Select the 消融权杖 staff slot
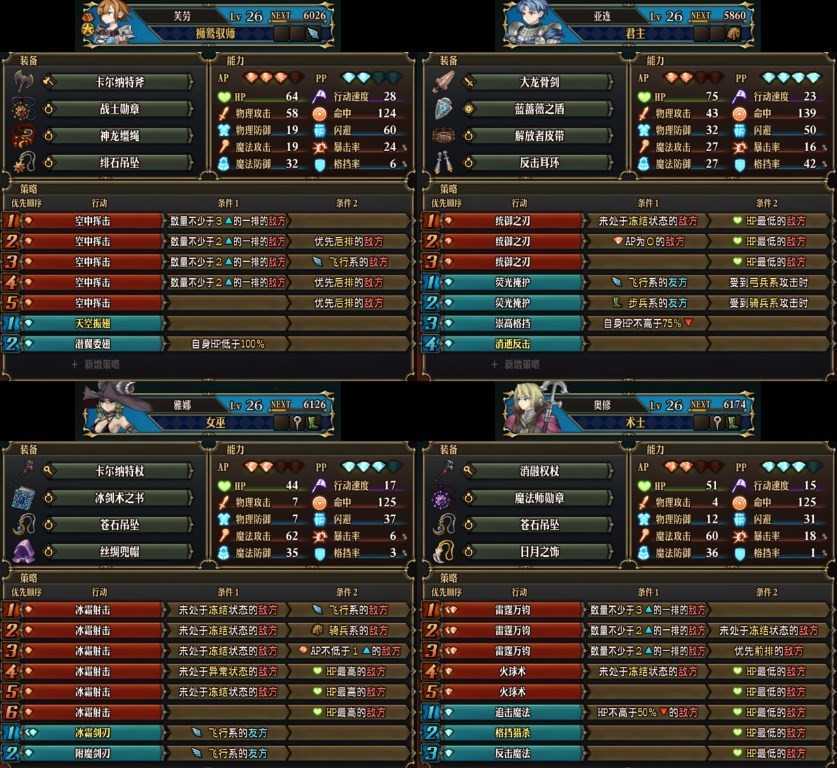Screen dimensions: 837x768 click(542, 471)
